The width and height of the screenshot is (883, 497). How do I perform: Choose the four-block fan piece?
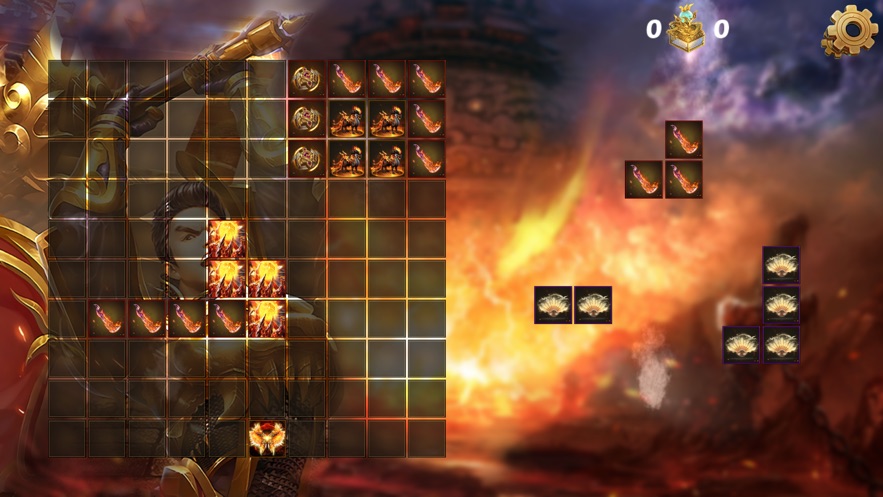coord(780,306)
